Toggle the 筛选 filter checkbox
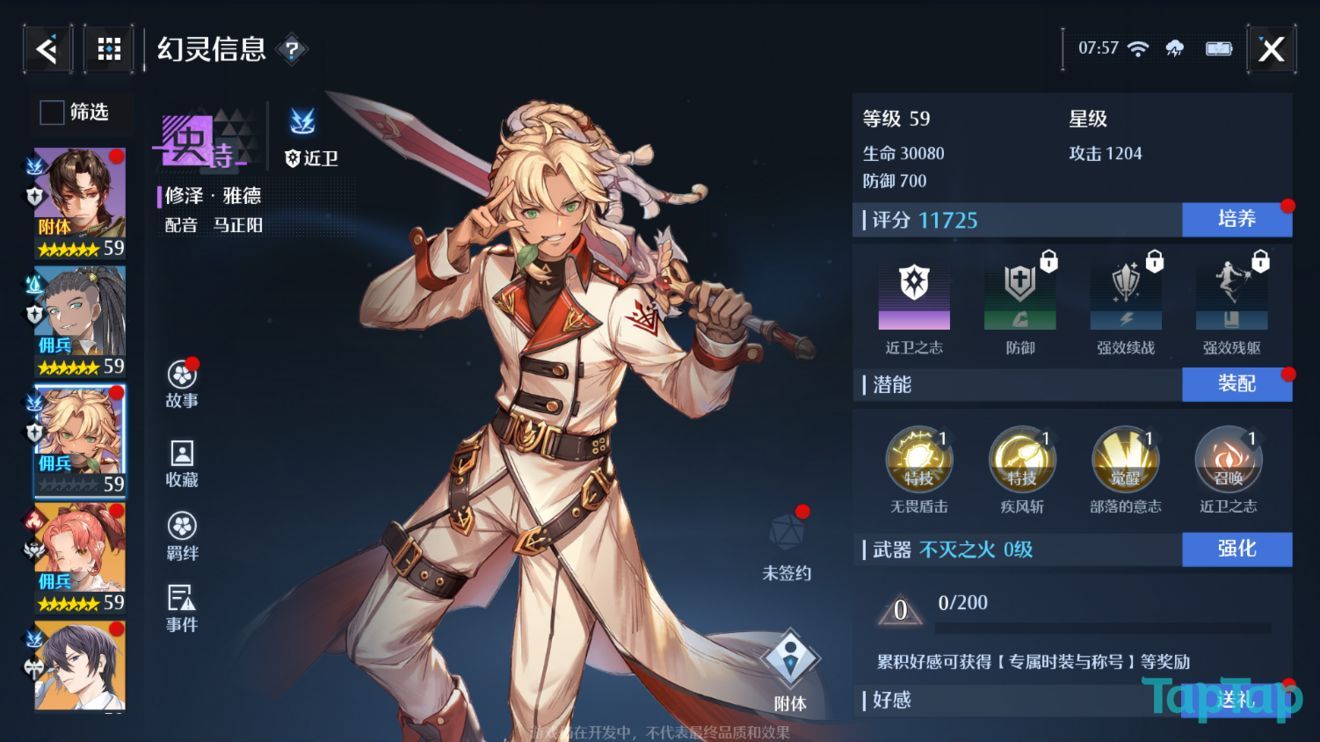 point(50,113)
